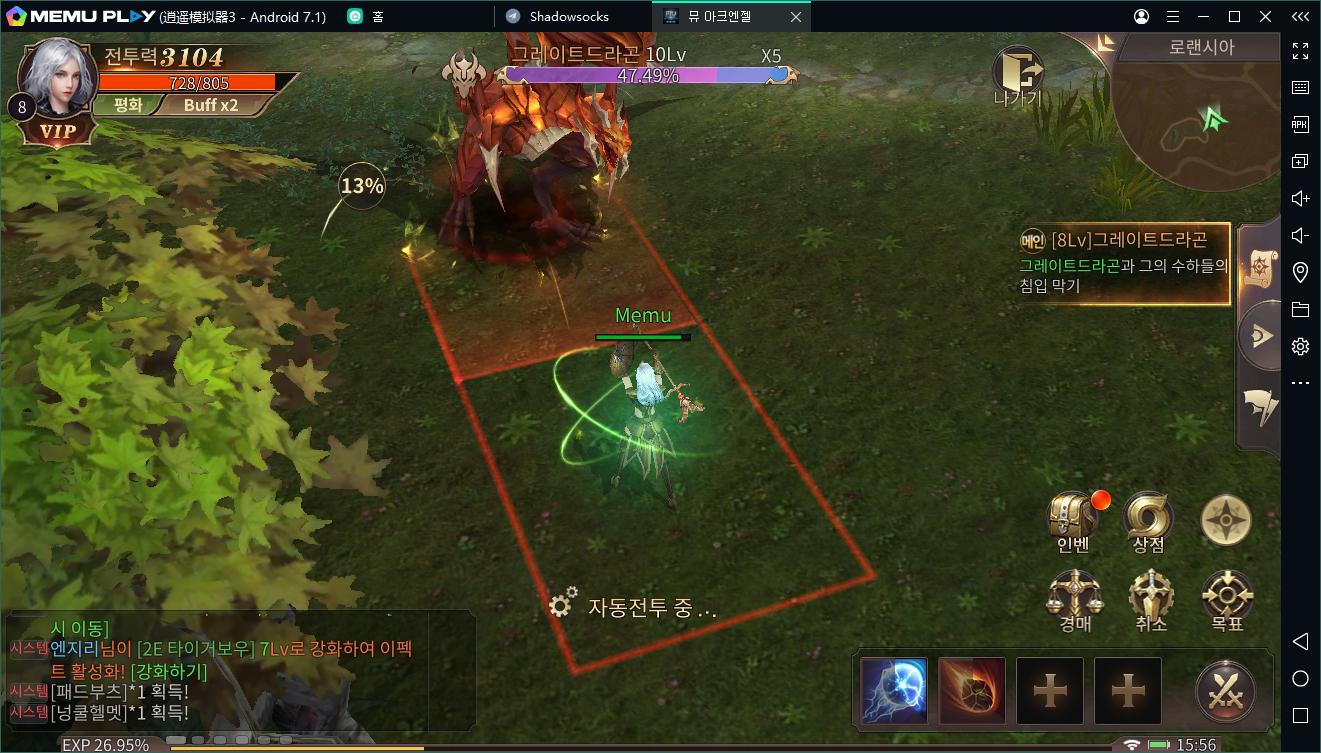Image resolution: width=1321 pixels, height=753 pixels.
Task: Open the VIP badge
Action: pyautogui.click(x=57, y=132)
